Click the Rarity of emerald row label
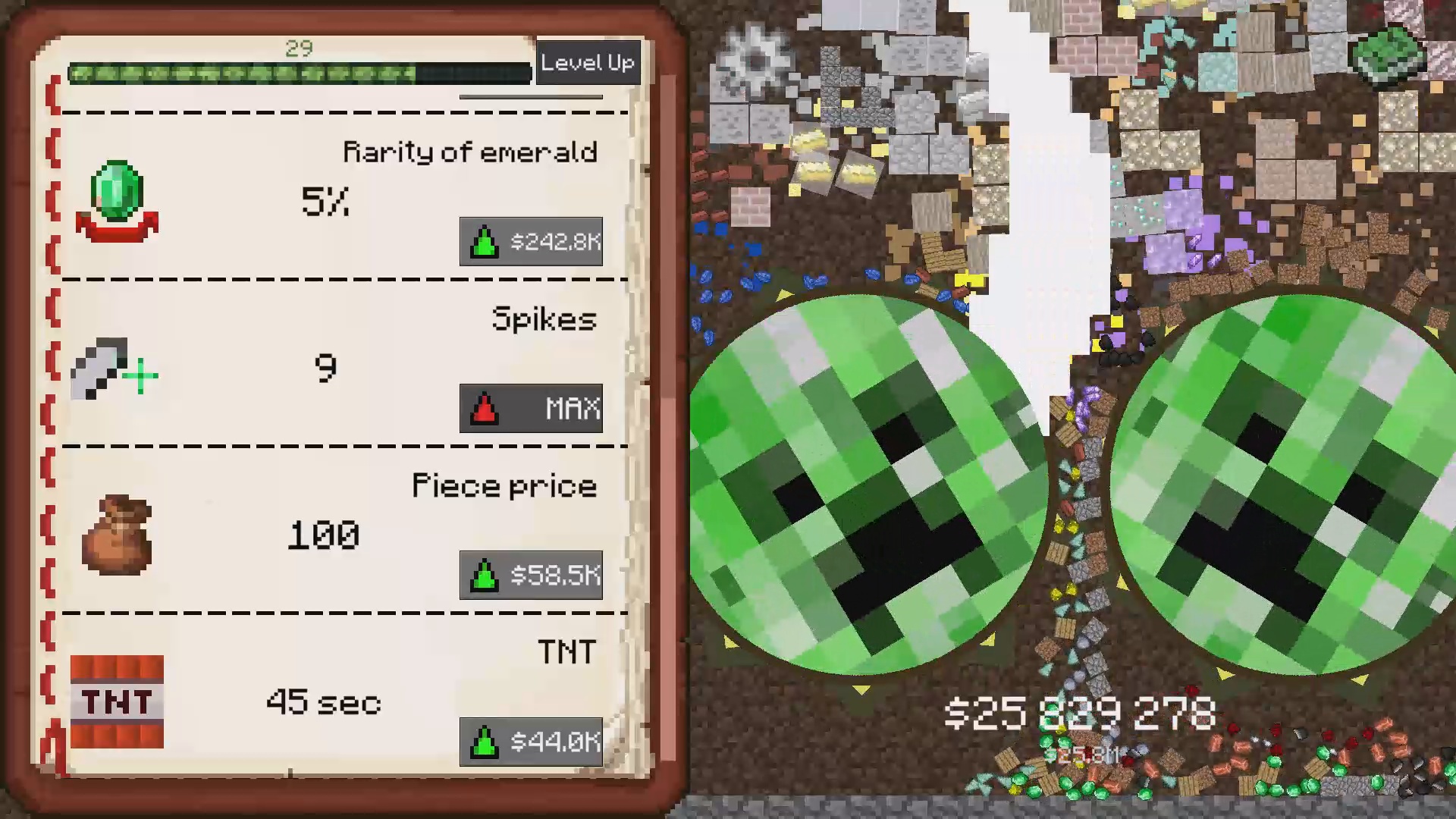The image size is (1456, 819). coord(470,152)
